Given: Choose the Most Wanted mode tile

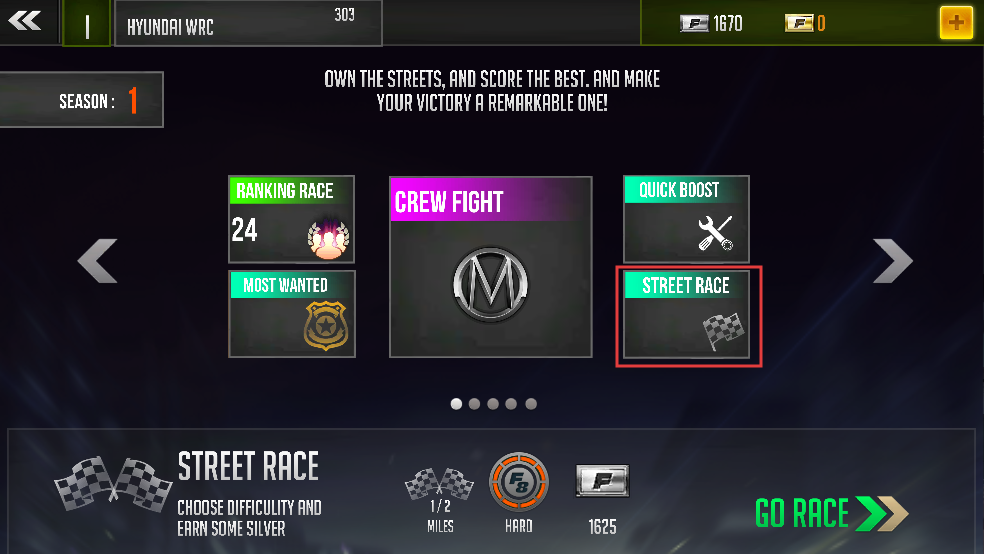Looking at the screenshot, I should pyautogui.click(x=291, y=313).
